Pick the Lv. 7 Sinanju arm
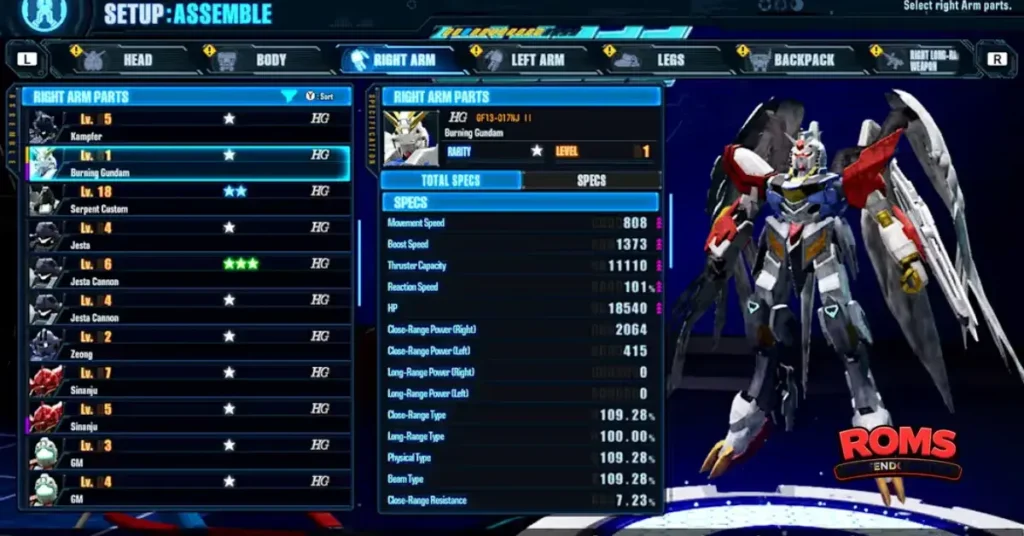The height and width of the screenshot is (536, 1024). click(x=190, y=379)
